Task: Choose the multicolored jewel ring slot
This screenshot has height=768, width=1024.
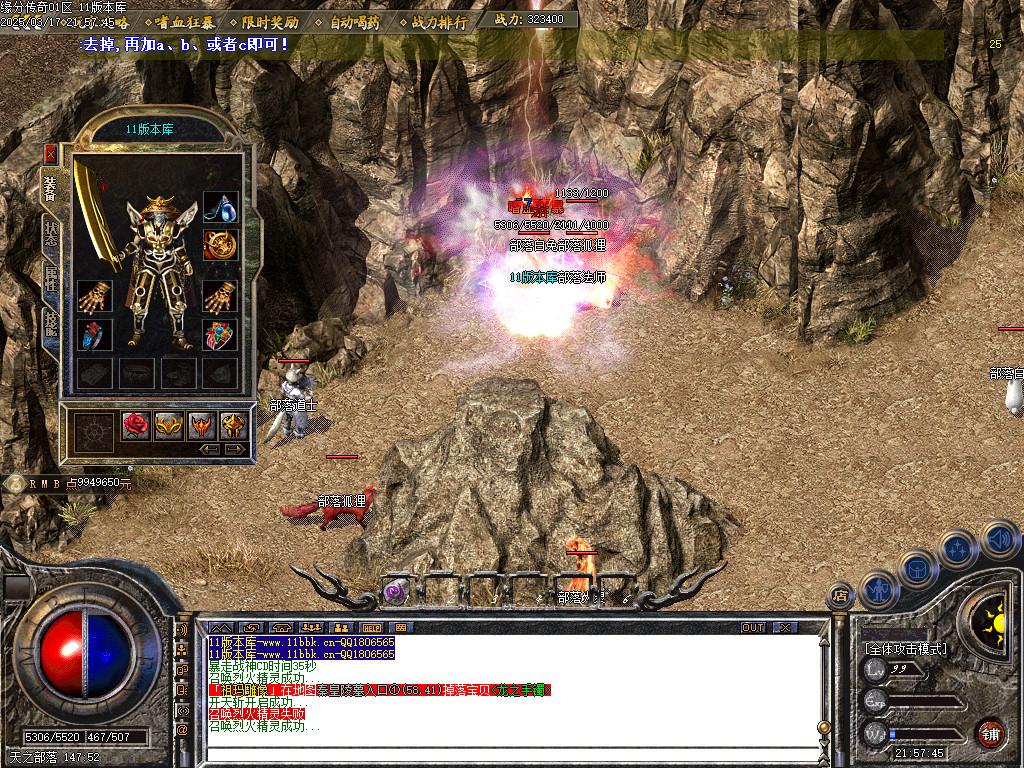Action: point(220,336)
